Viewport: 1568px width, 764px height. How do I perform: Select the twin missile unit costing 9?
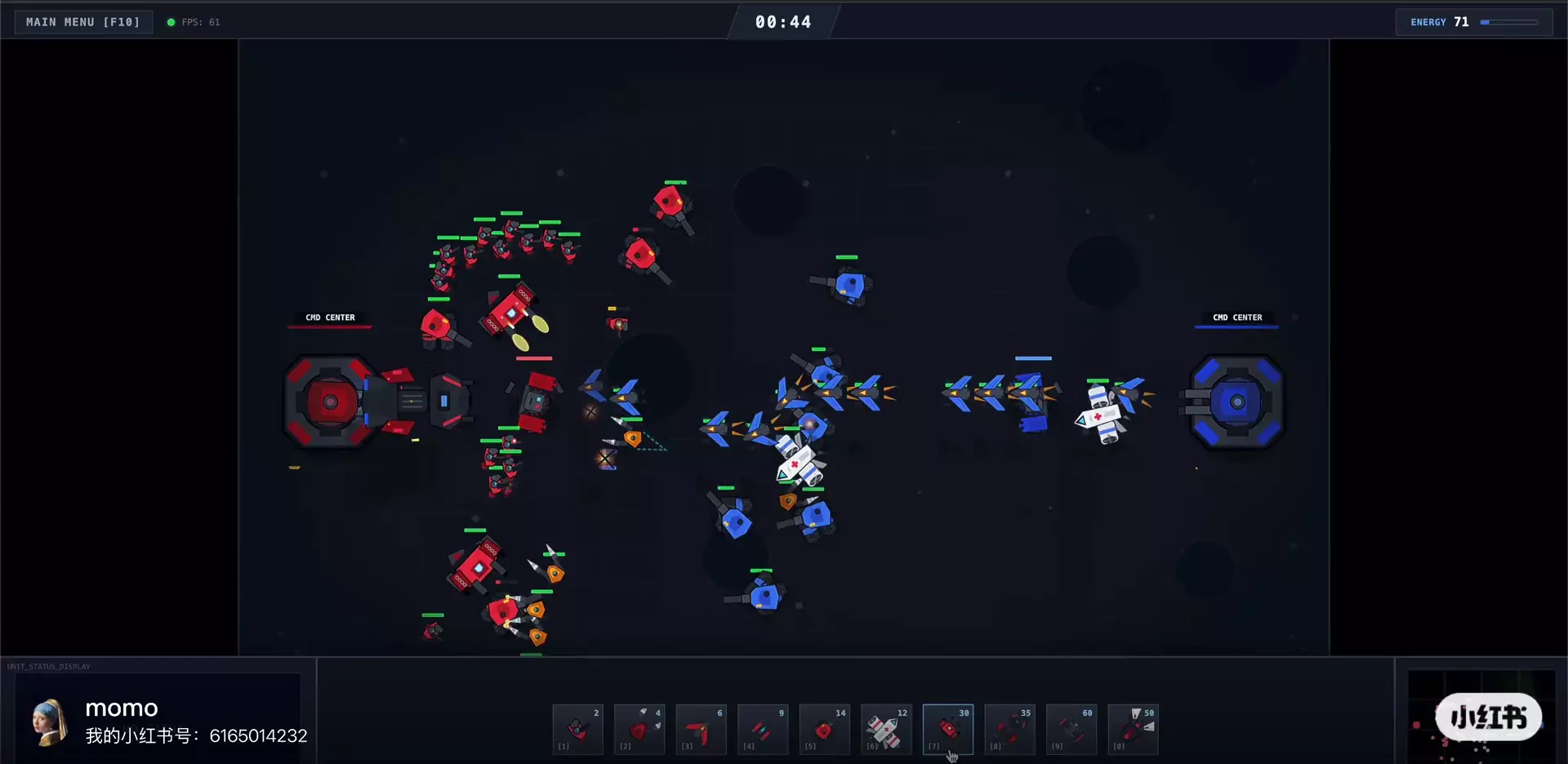pos(763,729)
